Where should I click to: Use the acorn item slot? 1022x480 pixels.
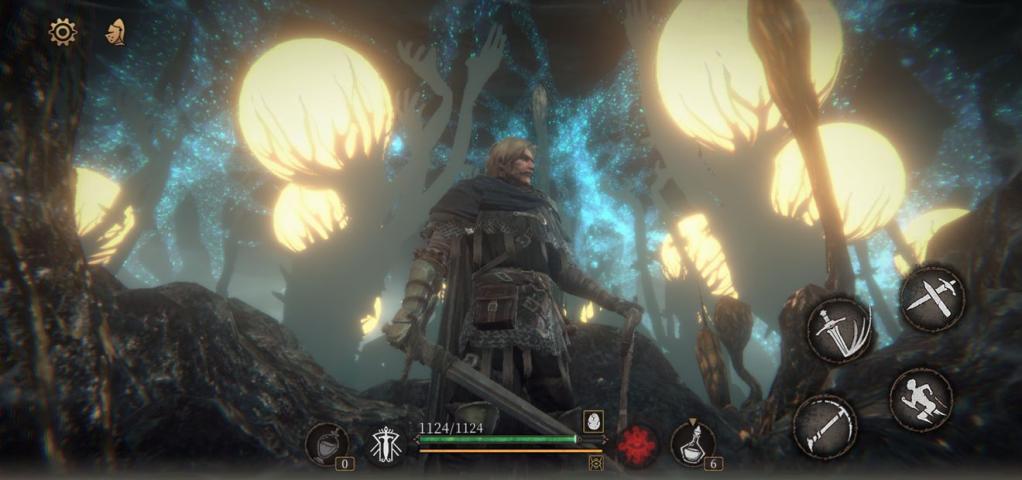tap(327, 444)
